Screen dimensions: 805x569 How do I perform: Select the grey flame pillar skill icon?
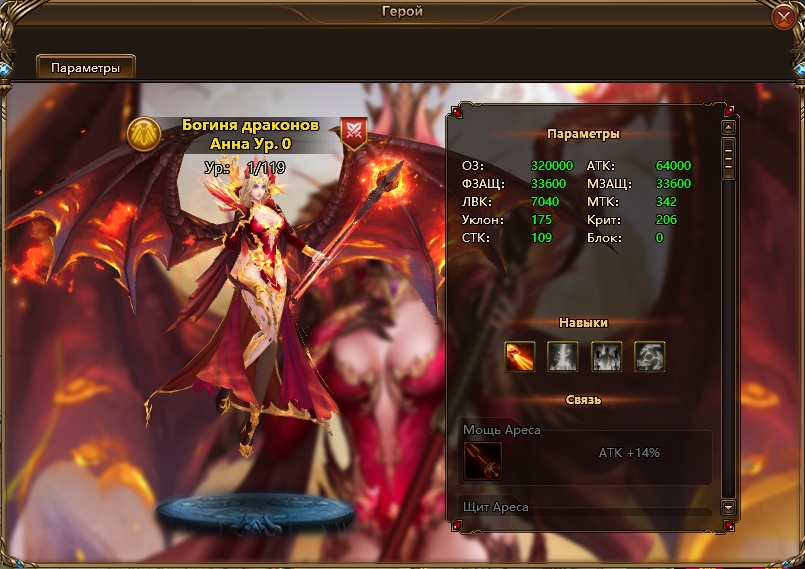(563, 356)
